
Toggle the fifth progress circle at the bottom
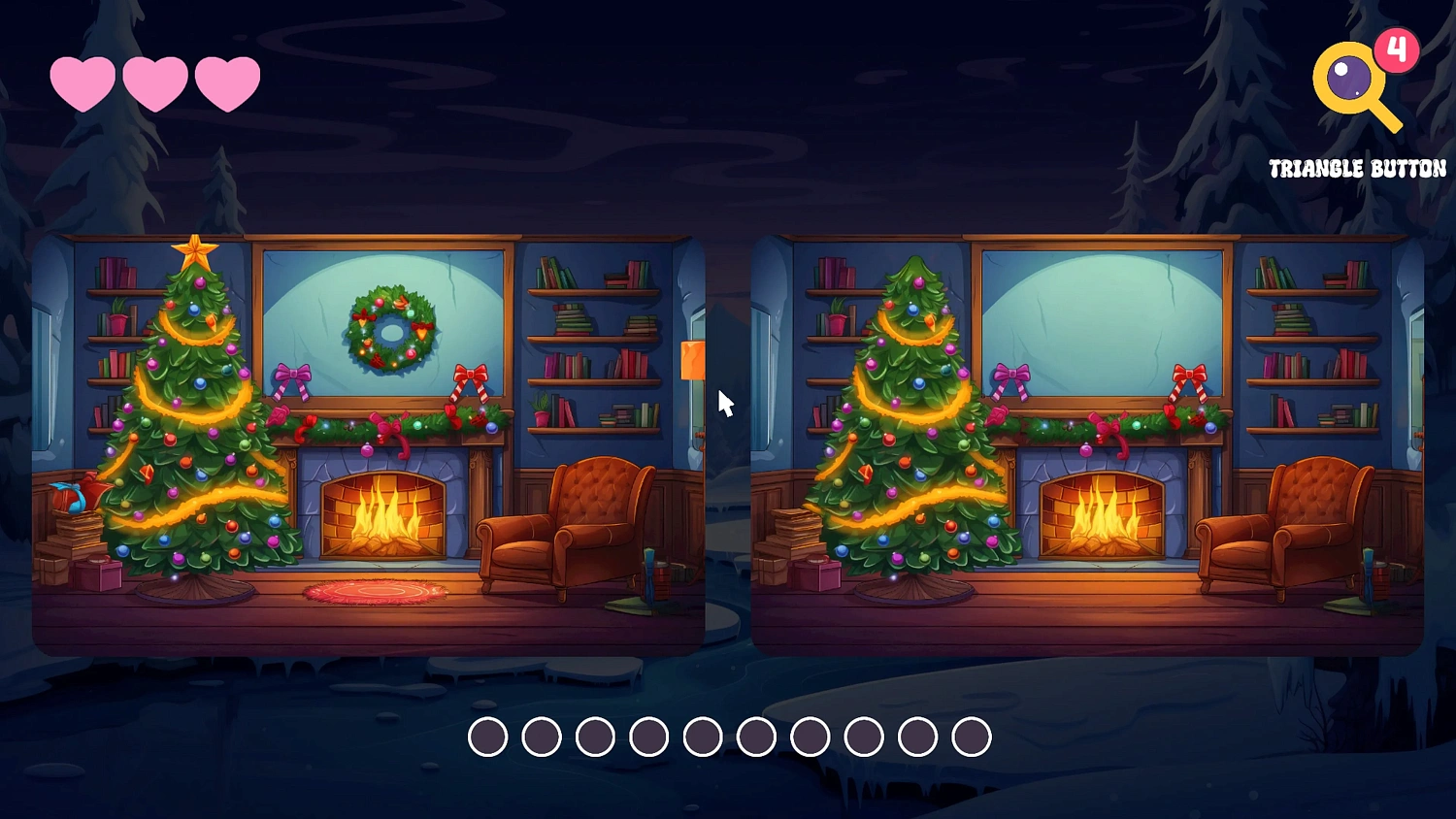tap(702, 737)
